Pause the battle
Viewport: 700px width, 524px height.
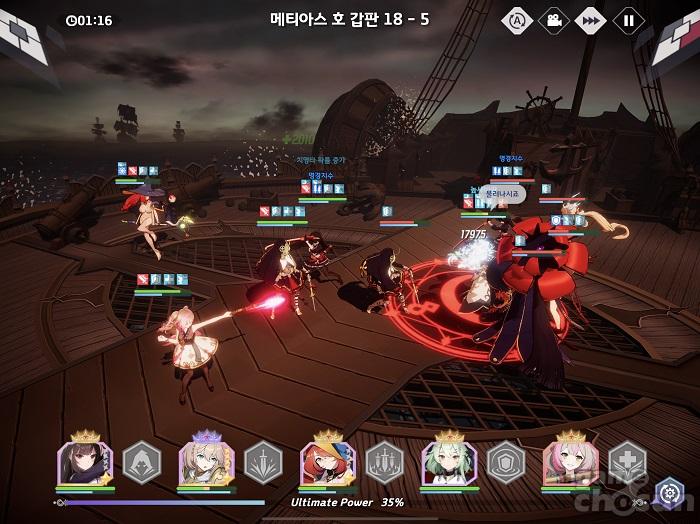[629, 19]
